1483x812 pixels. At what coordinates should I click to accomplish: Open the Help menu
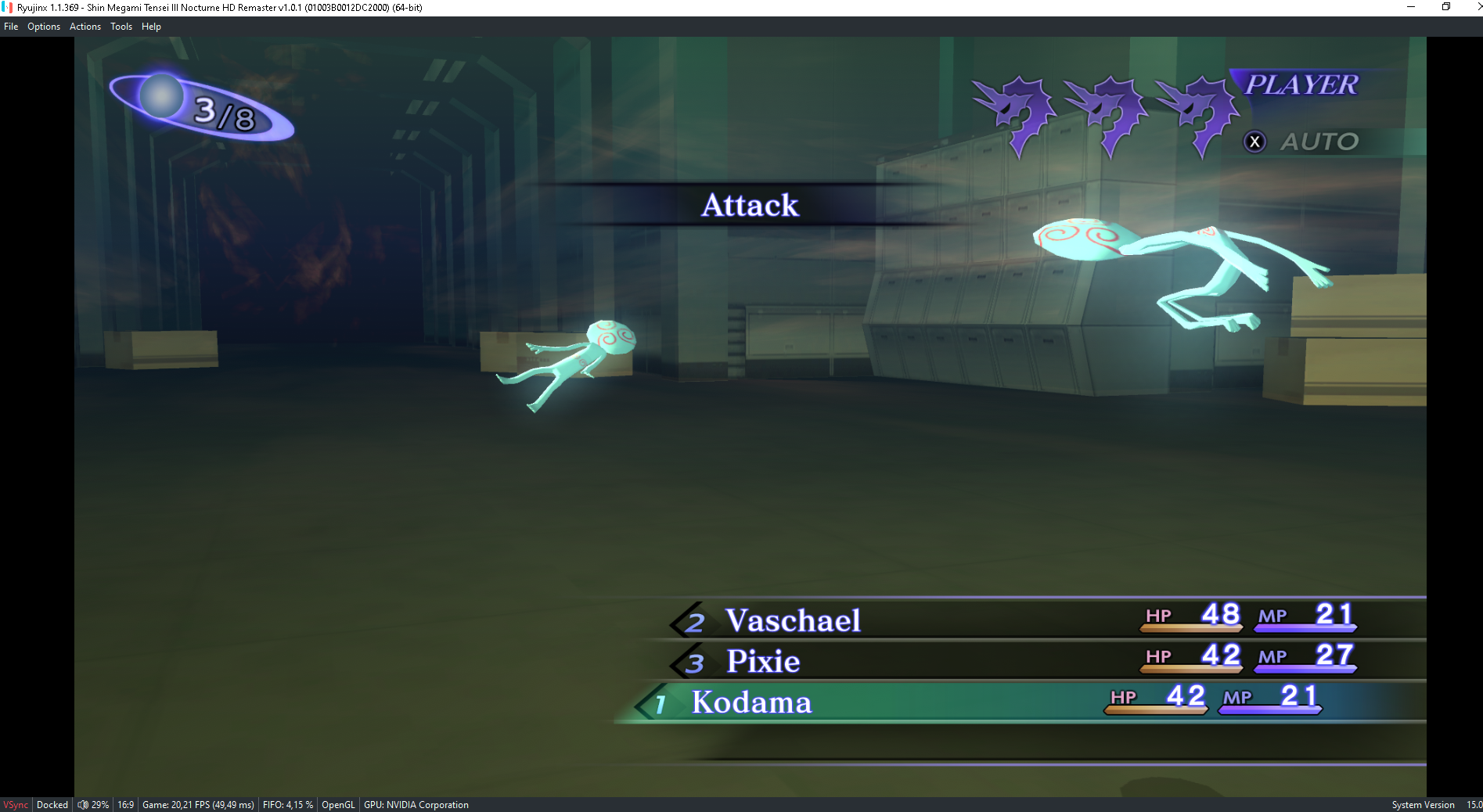click(x=151, y=27)
